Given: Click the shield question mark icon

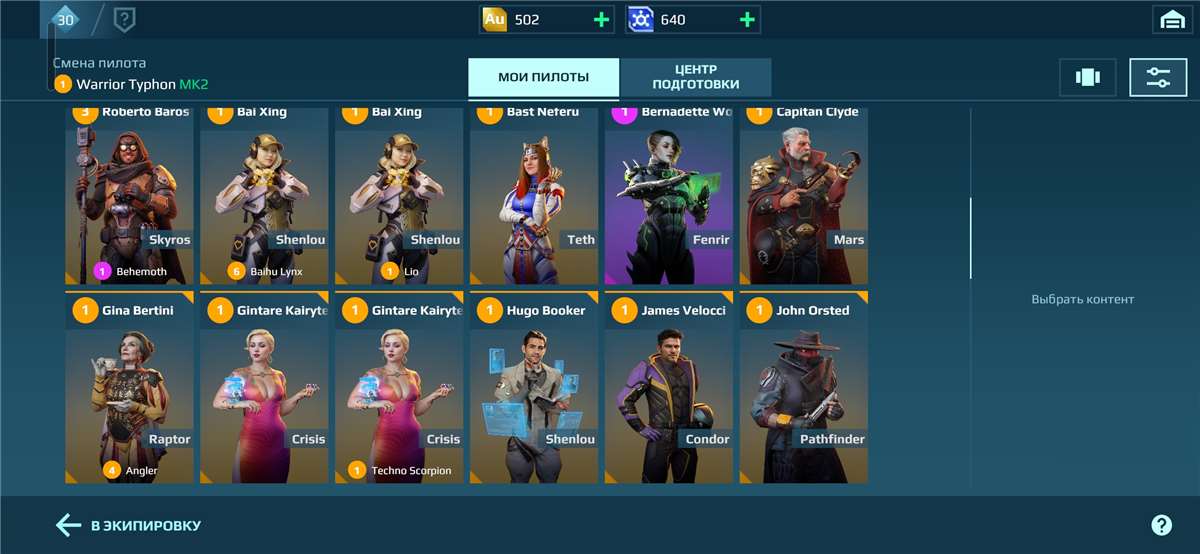Looking at the screenshot, I should point(125,19).
